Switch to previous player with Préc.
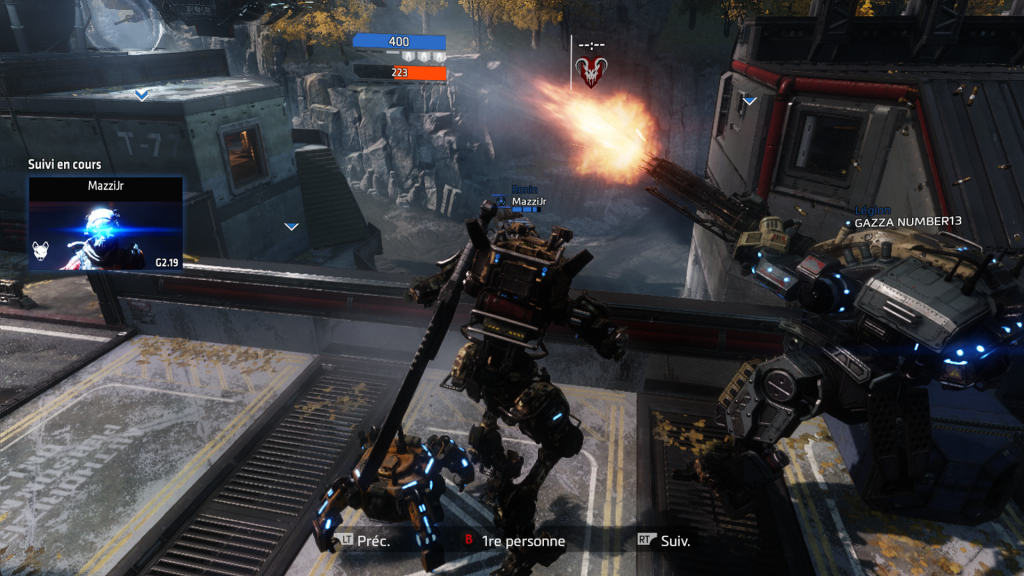Screen dimensions: 1024x576 [364, 541]
